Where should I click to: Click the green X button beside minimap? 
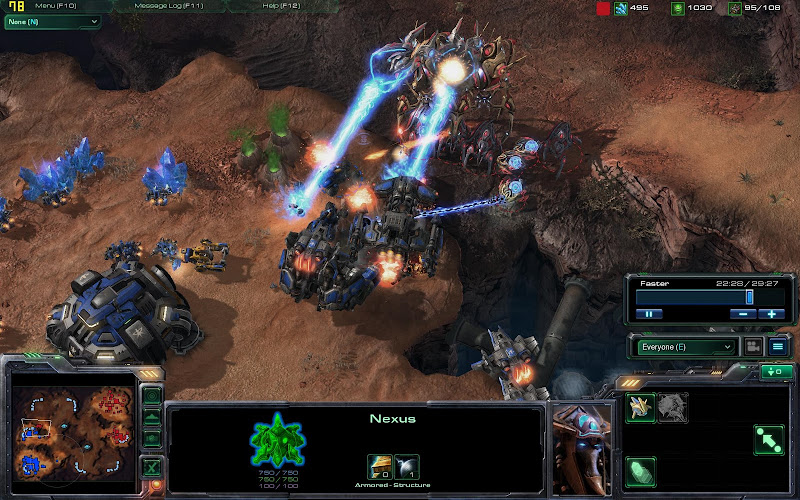[152, 466]
